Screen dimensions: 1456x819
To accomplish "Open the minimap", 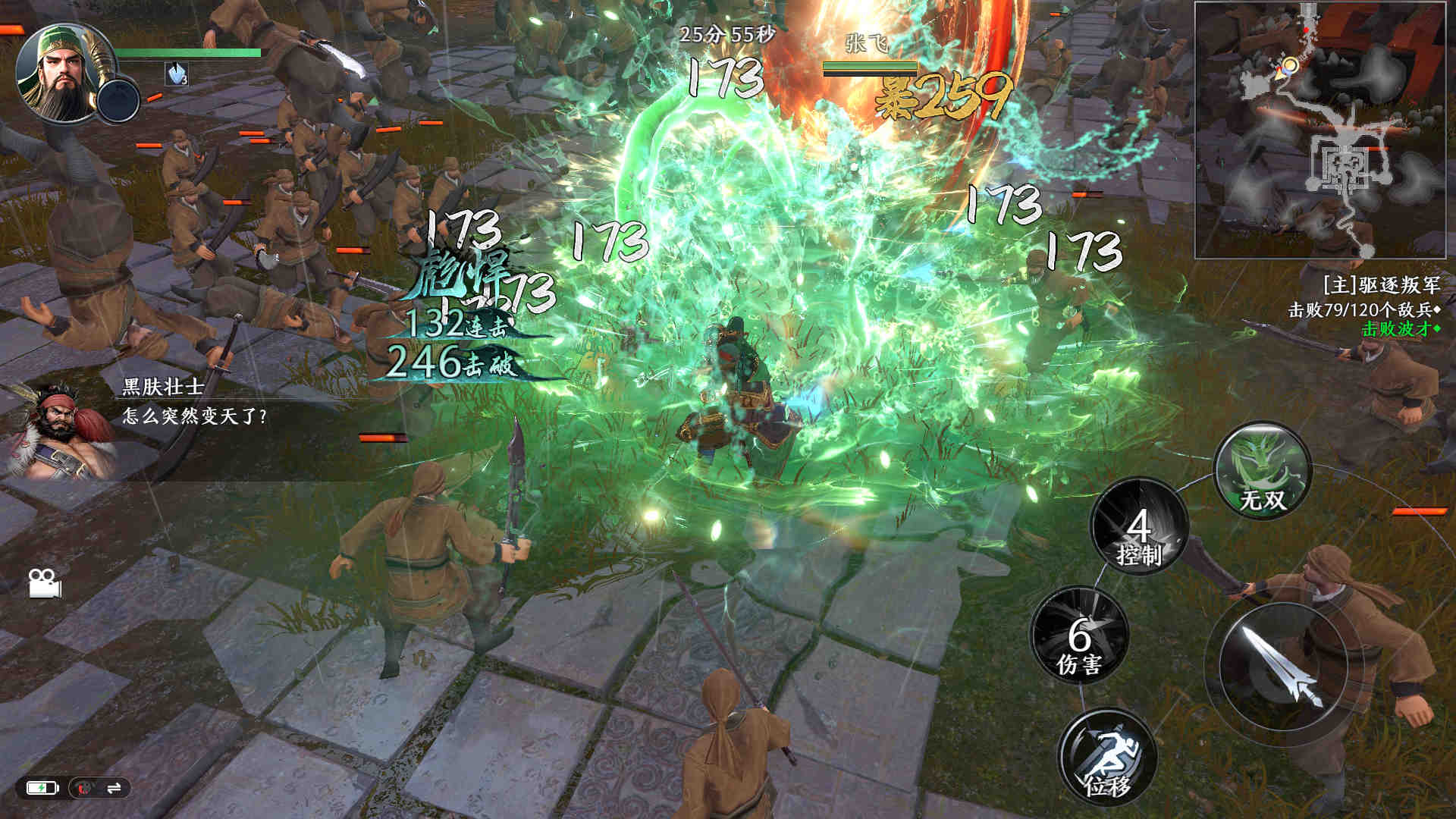I will click(x=1319, y=130).
